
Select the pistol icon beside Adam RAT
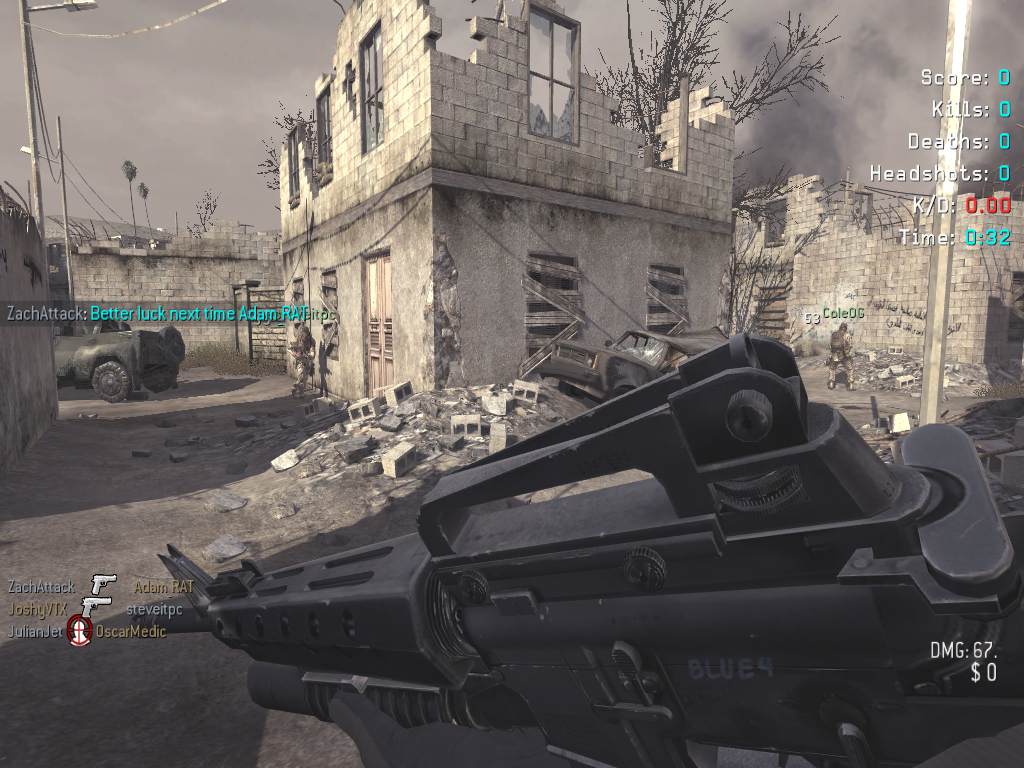(103, 585)
